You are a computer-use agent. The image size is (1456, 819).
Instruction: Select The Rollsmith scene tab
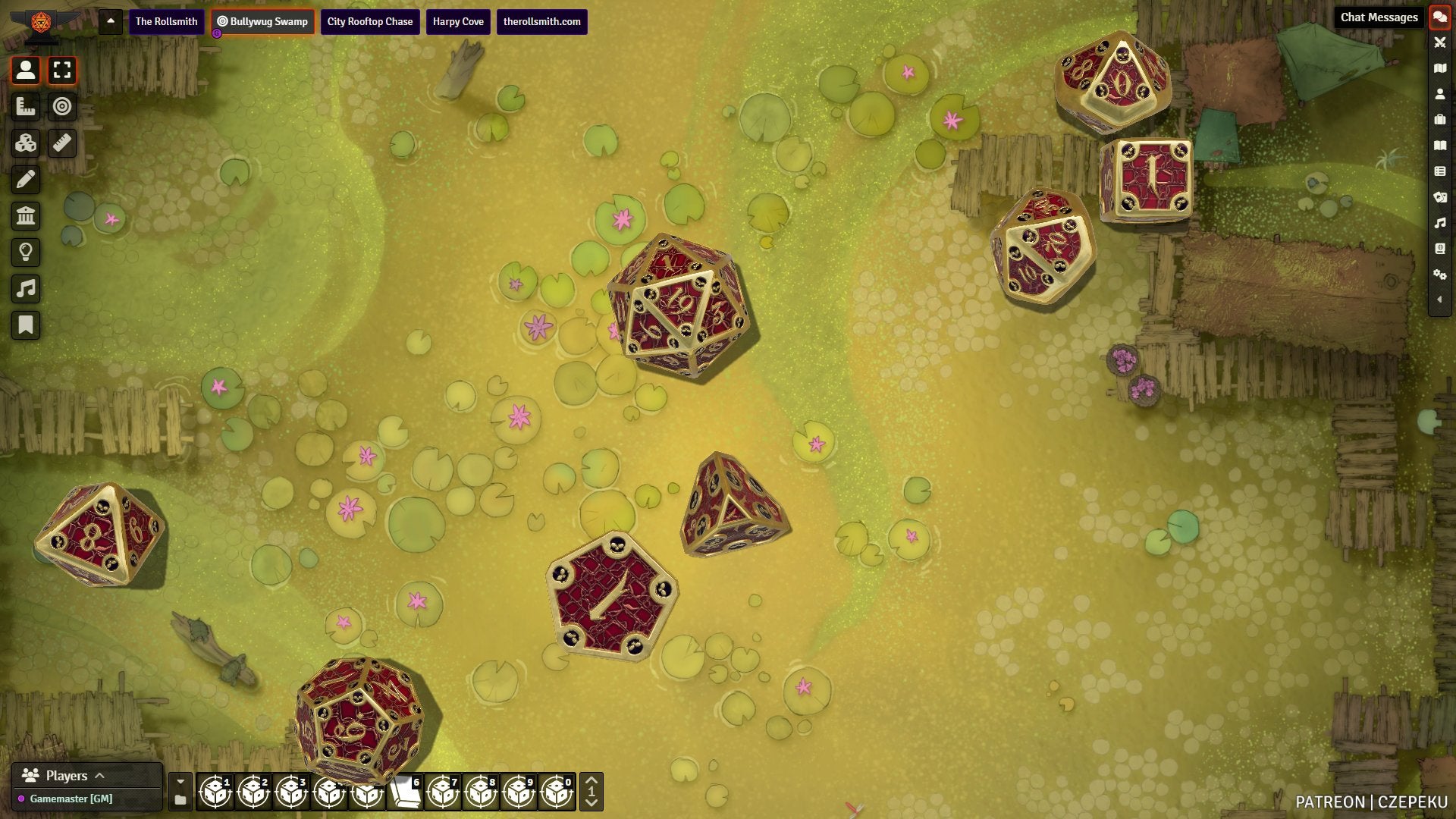point(166,21)
